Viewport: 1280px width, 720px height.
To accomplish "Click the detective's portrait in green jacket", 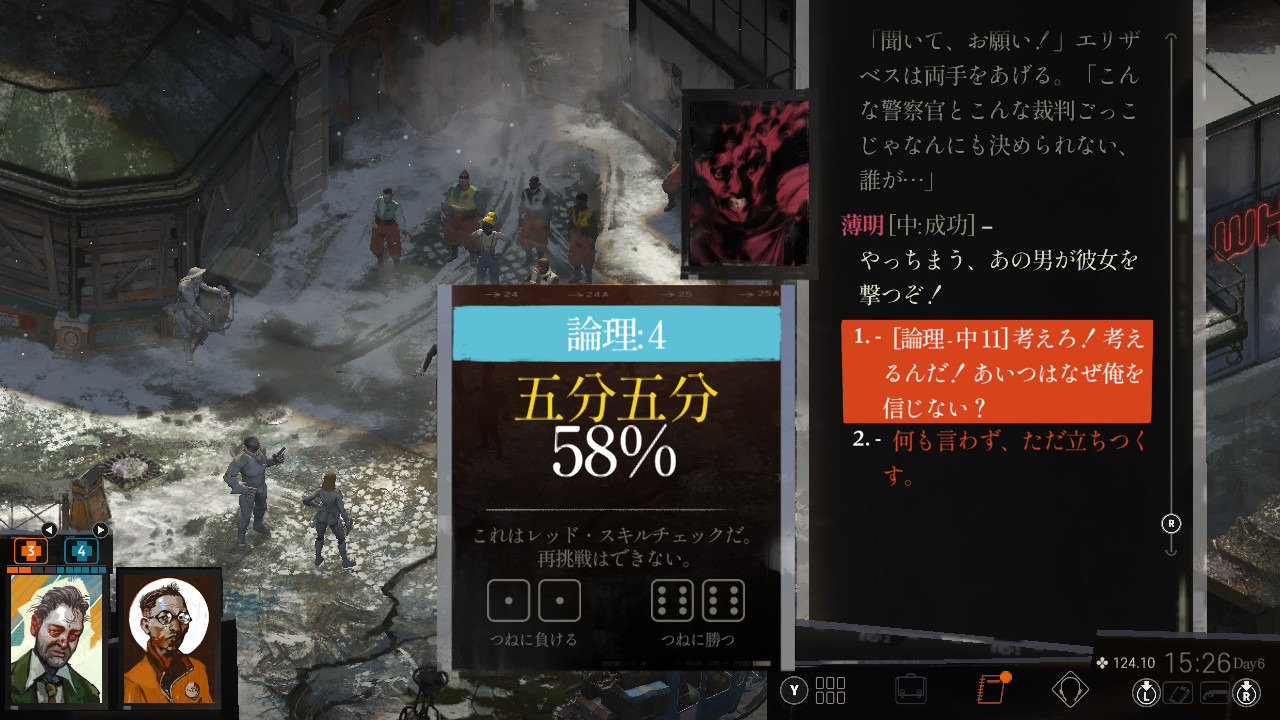I will tap(57, 638).
